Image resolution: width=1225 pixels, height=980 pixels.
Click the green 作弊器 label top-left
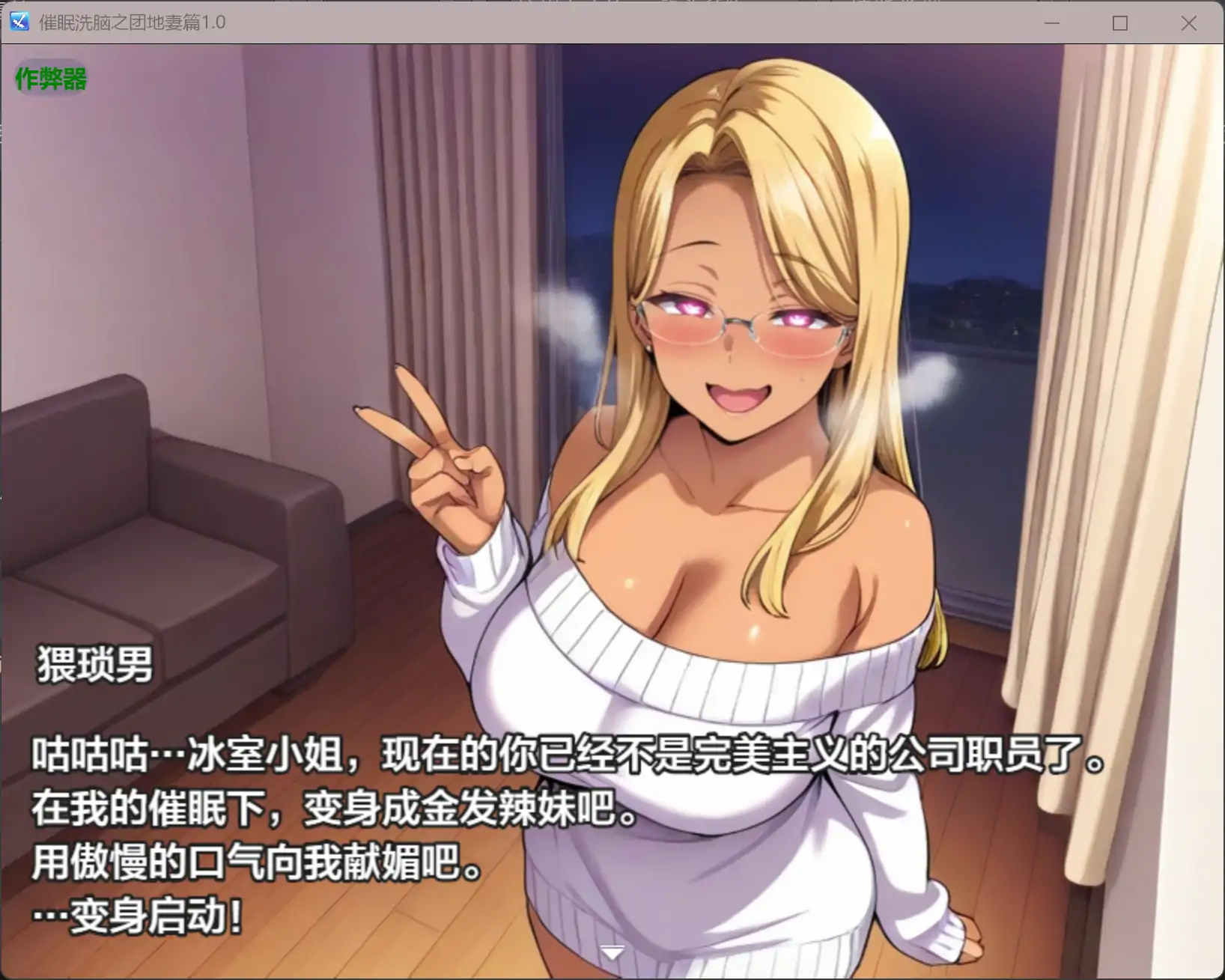click(x=50, y=80)
